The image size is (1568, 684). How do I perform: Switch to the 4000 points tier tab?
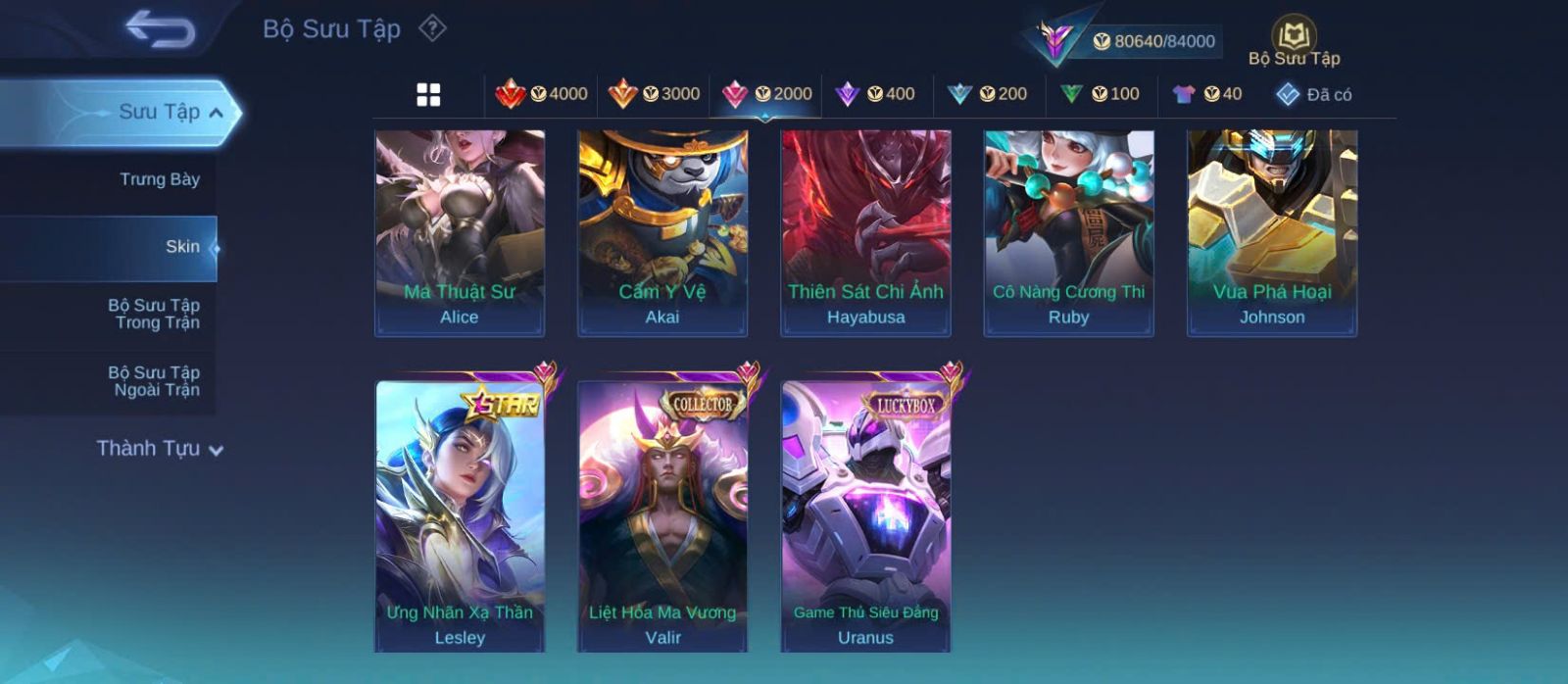click(x=542, y=94)
